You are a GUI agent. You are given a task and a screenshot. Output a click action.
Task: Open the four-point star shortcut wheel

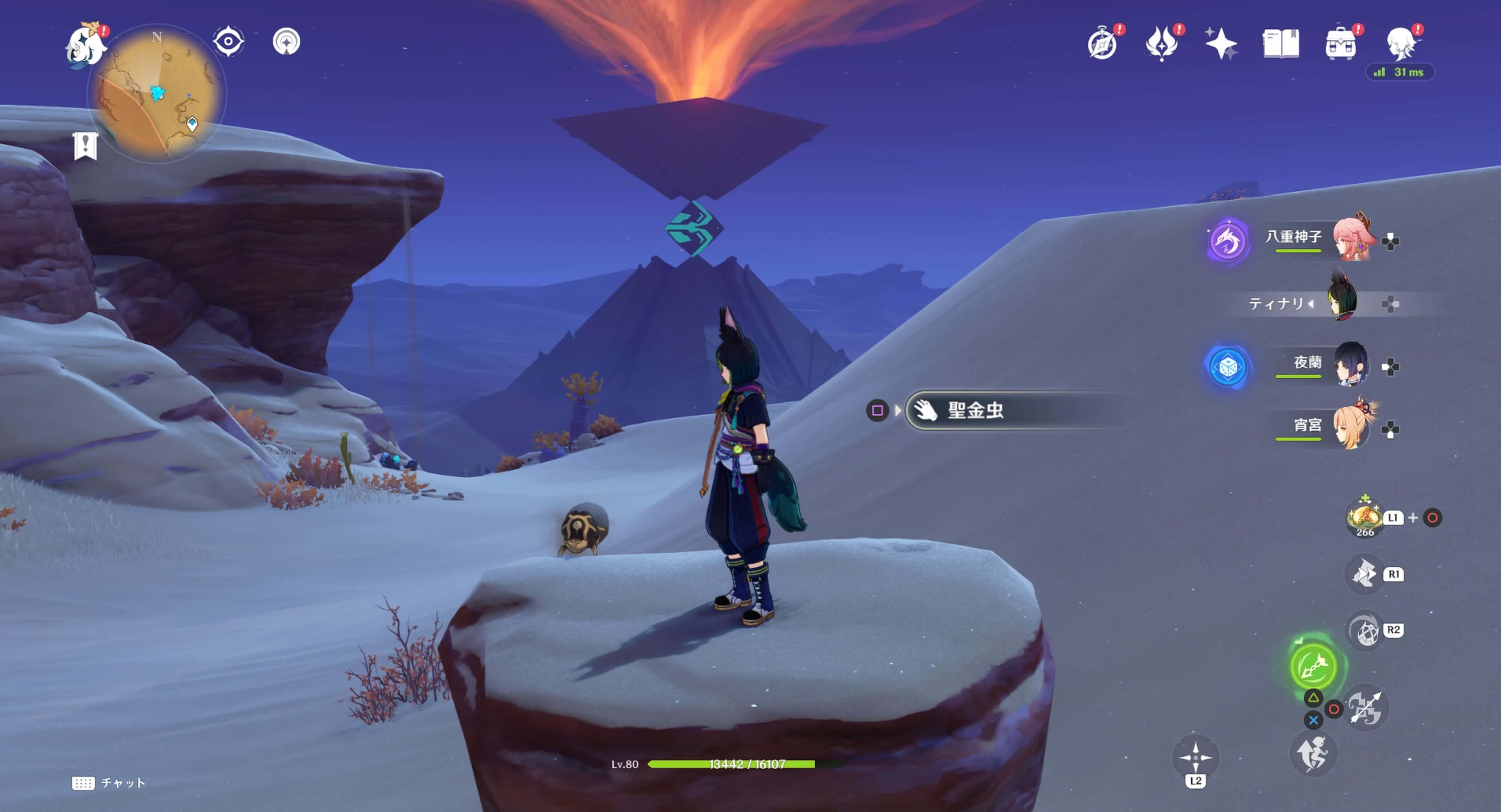(1195, 757)
